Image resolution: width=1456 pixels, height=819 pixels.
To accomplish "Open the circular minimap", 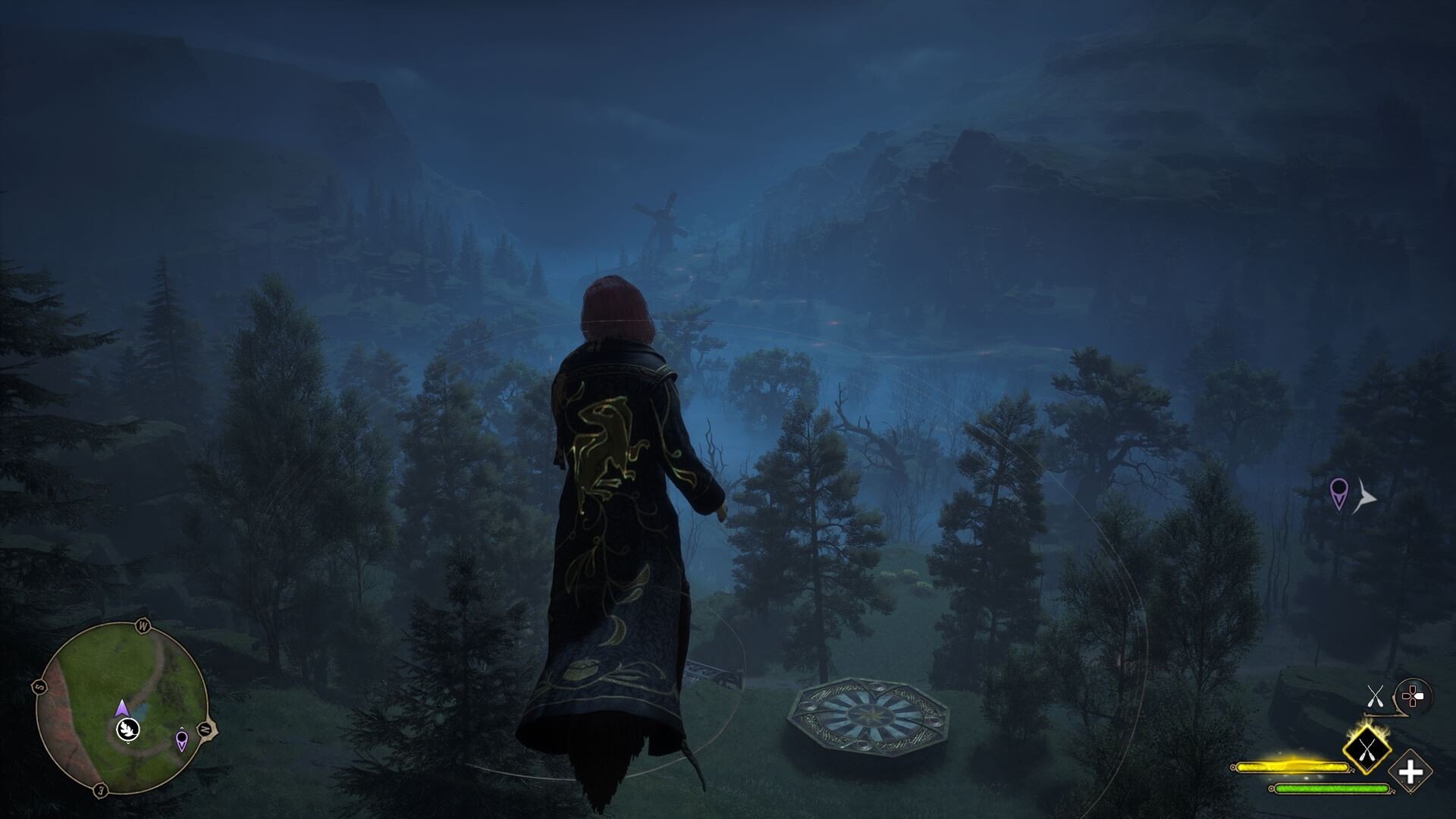I will (123, 708).
